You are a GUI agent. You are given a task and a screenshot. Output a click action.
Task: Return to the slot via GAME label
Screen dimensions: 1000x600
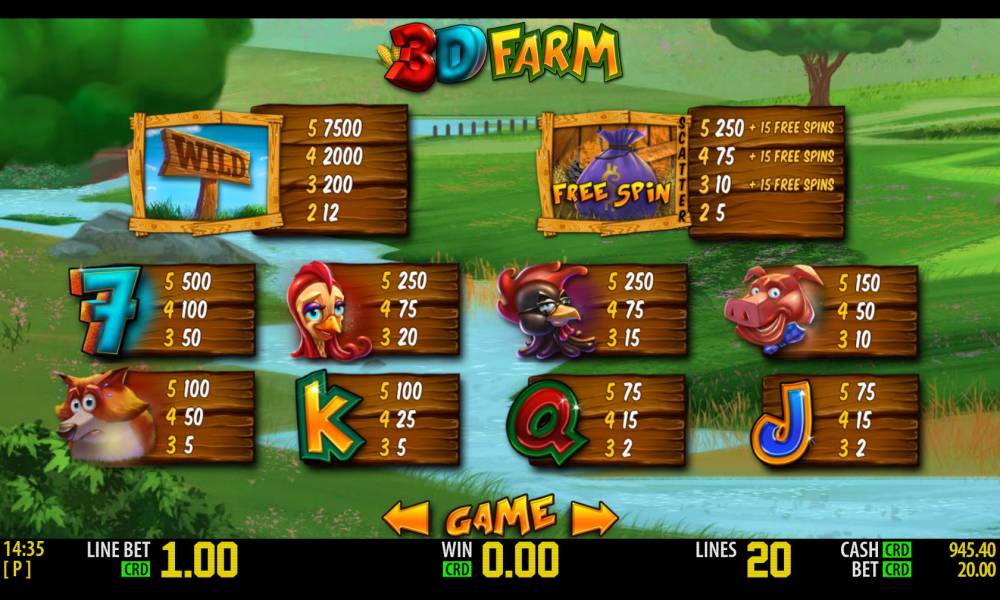coord(500,516)
